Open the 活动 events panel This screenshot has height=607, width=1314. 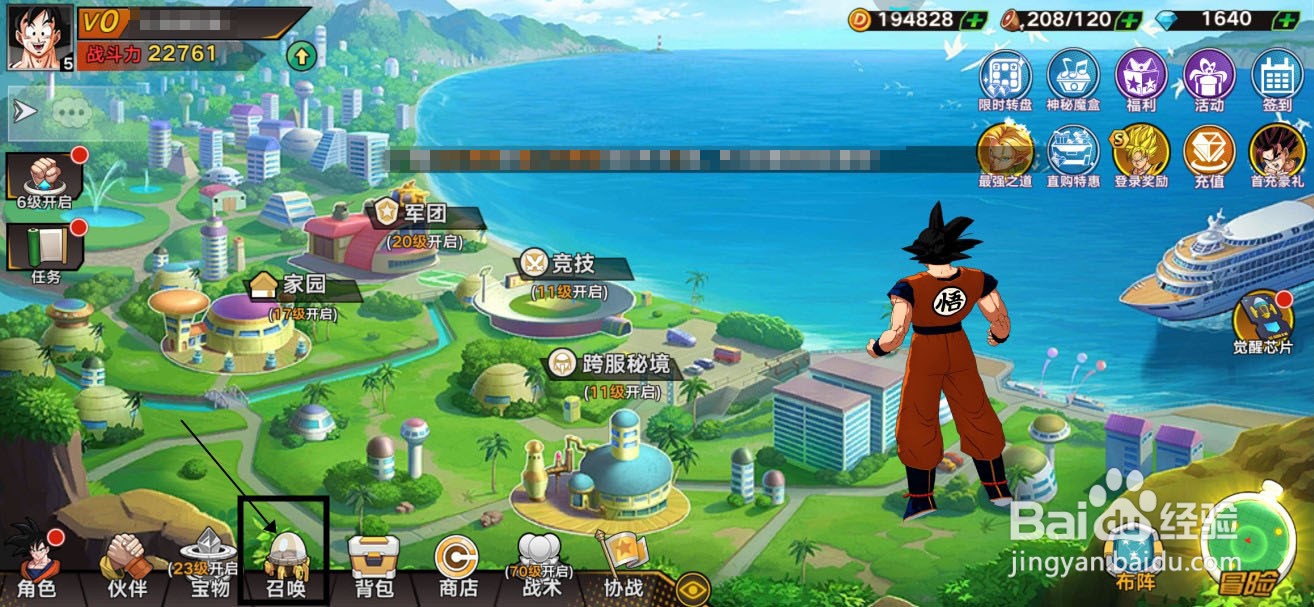[1209, 82]
